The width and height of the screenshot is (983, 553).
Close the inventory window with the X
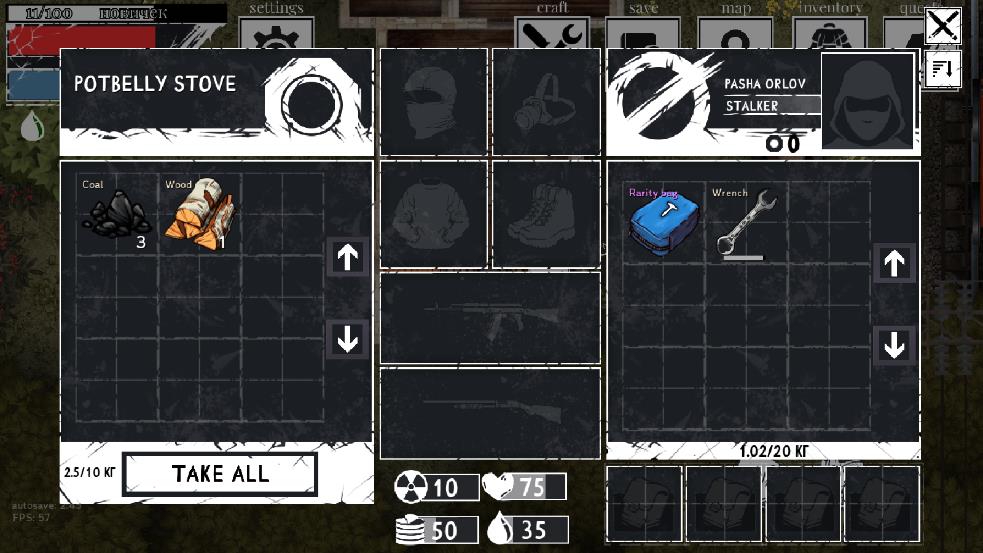pos(942,25)
